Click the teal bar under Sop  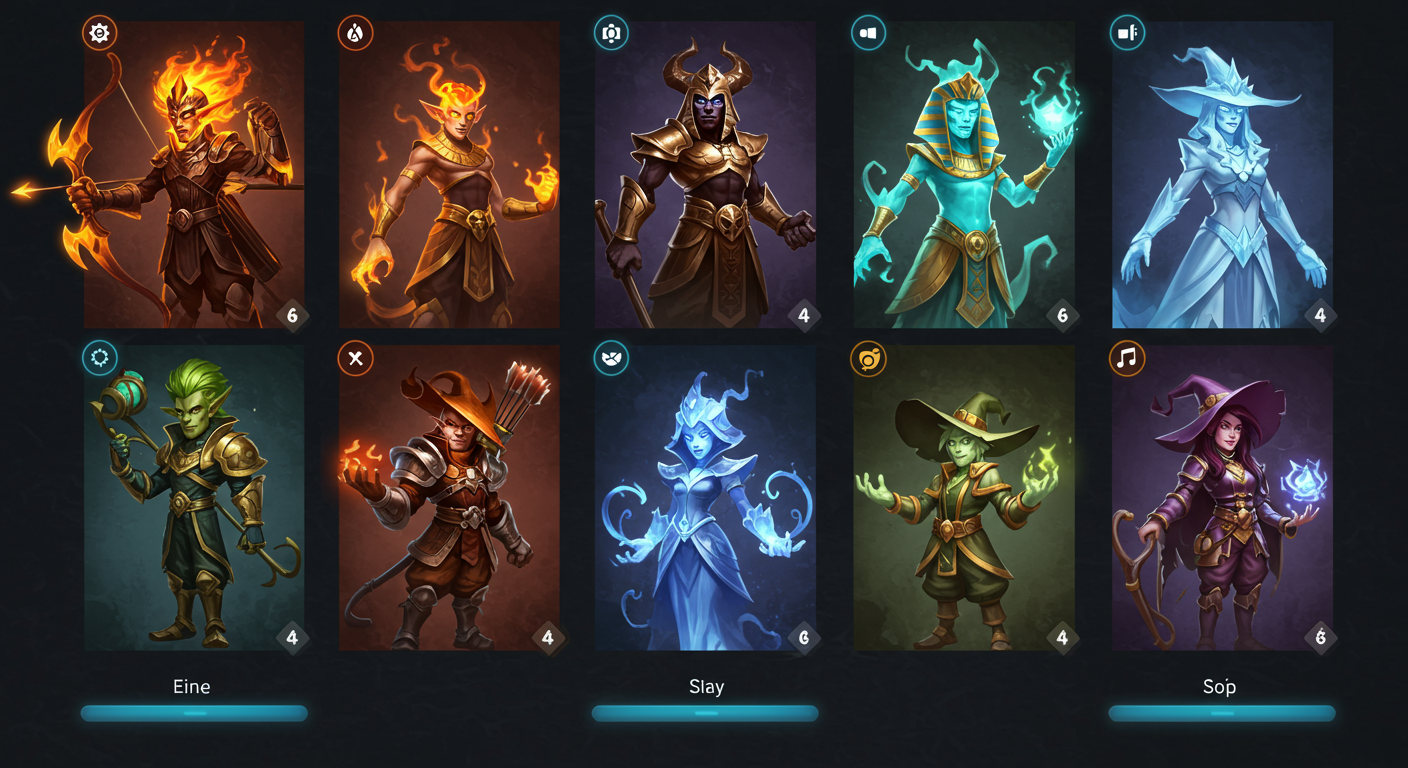(1221, 713)
